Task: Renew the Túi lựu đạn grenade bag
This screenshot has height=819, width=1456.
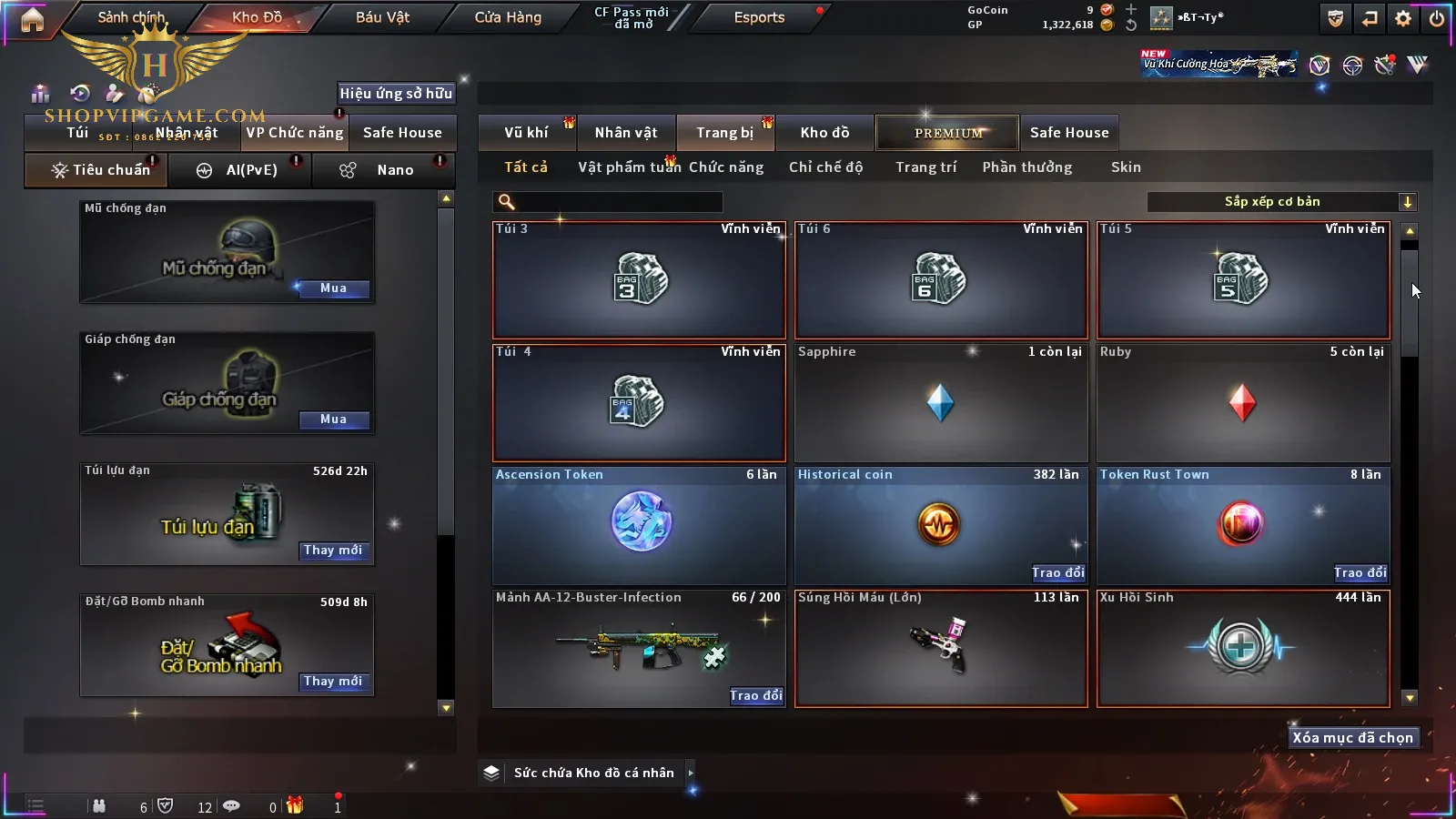Action: pos(333,551)
